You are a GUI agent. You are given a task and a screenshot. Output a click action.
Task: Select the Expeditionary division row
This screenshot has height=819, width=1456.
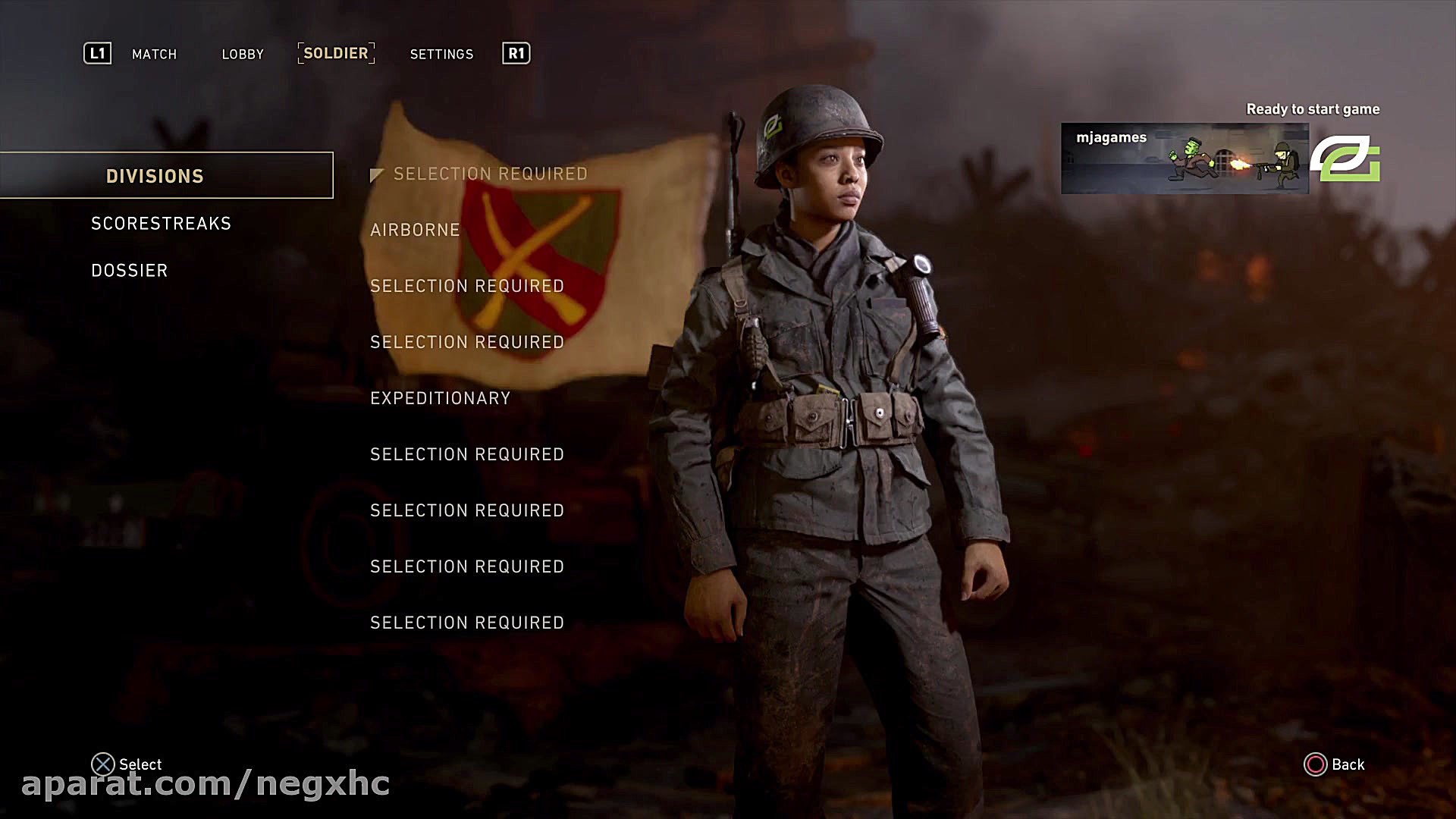click(x=440, y=398)
